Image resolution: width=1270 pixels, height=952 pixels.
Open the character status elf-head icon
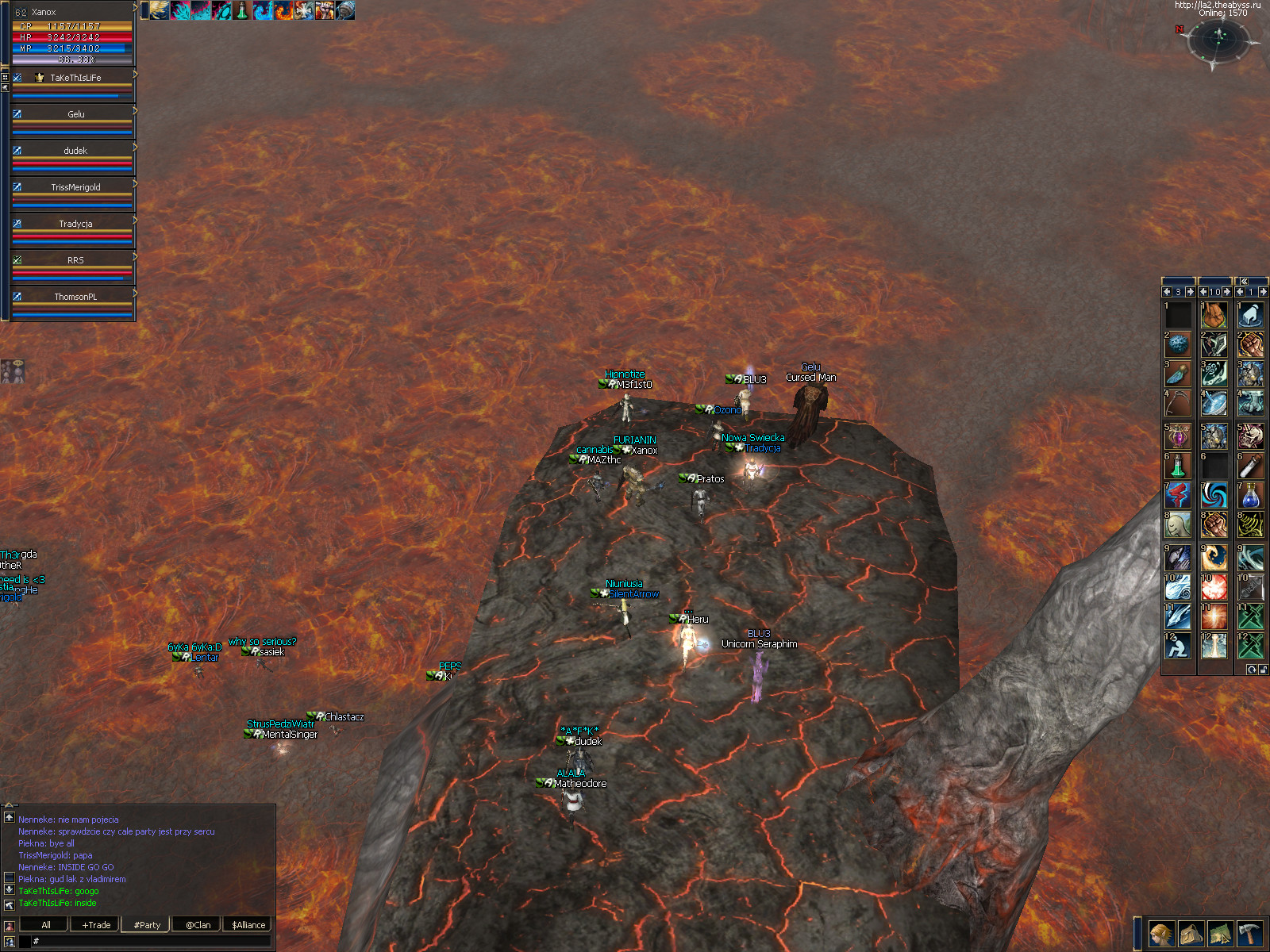[x=1160, y=934]
